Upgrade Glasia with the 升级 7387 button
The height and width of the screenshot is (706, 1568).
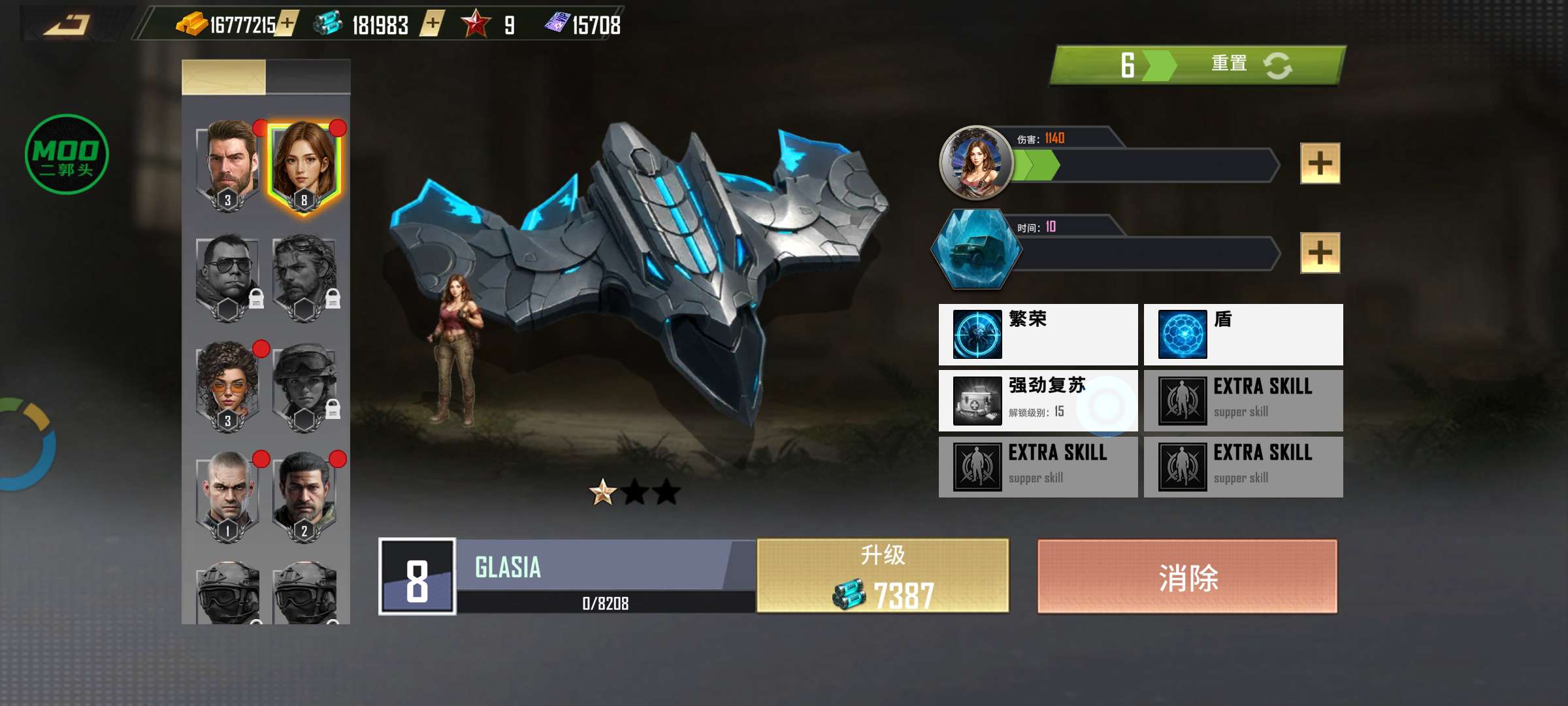pyautogui.click(x=883, y=576)
